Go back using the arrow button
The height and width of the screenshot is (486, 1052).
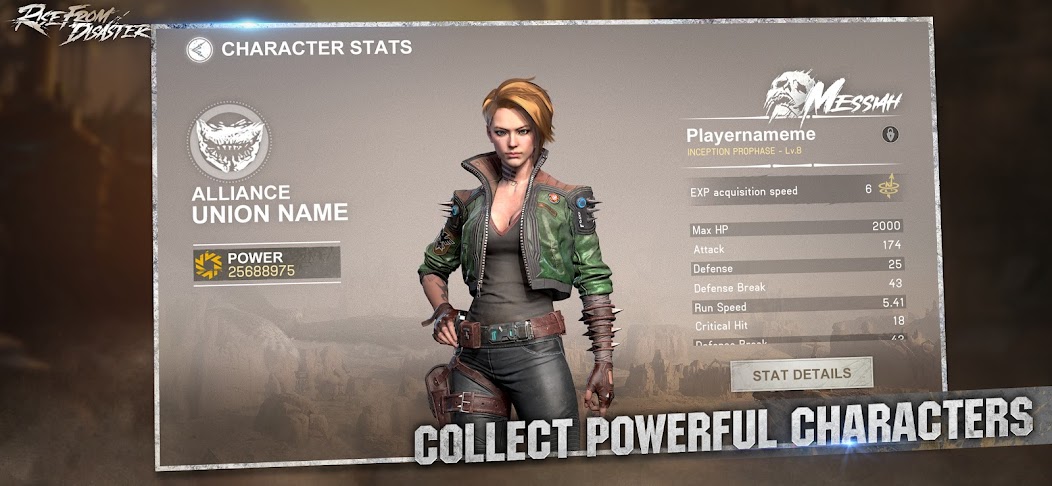point(200,49)
